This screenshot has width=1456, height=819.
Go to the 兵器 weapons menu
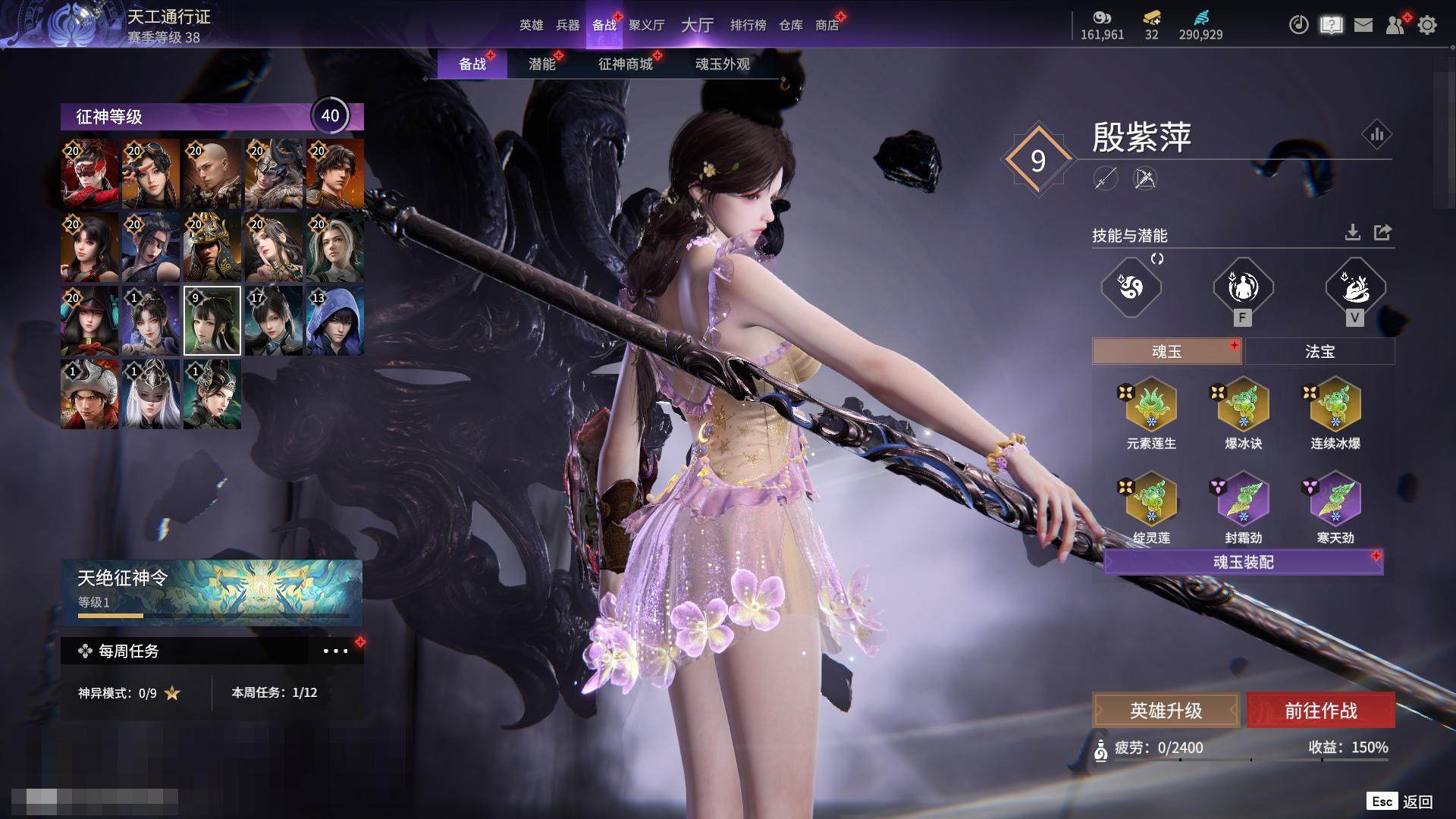coord(567,25)
